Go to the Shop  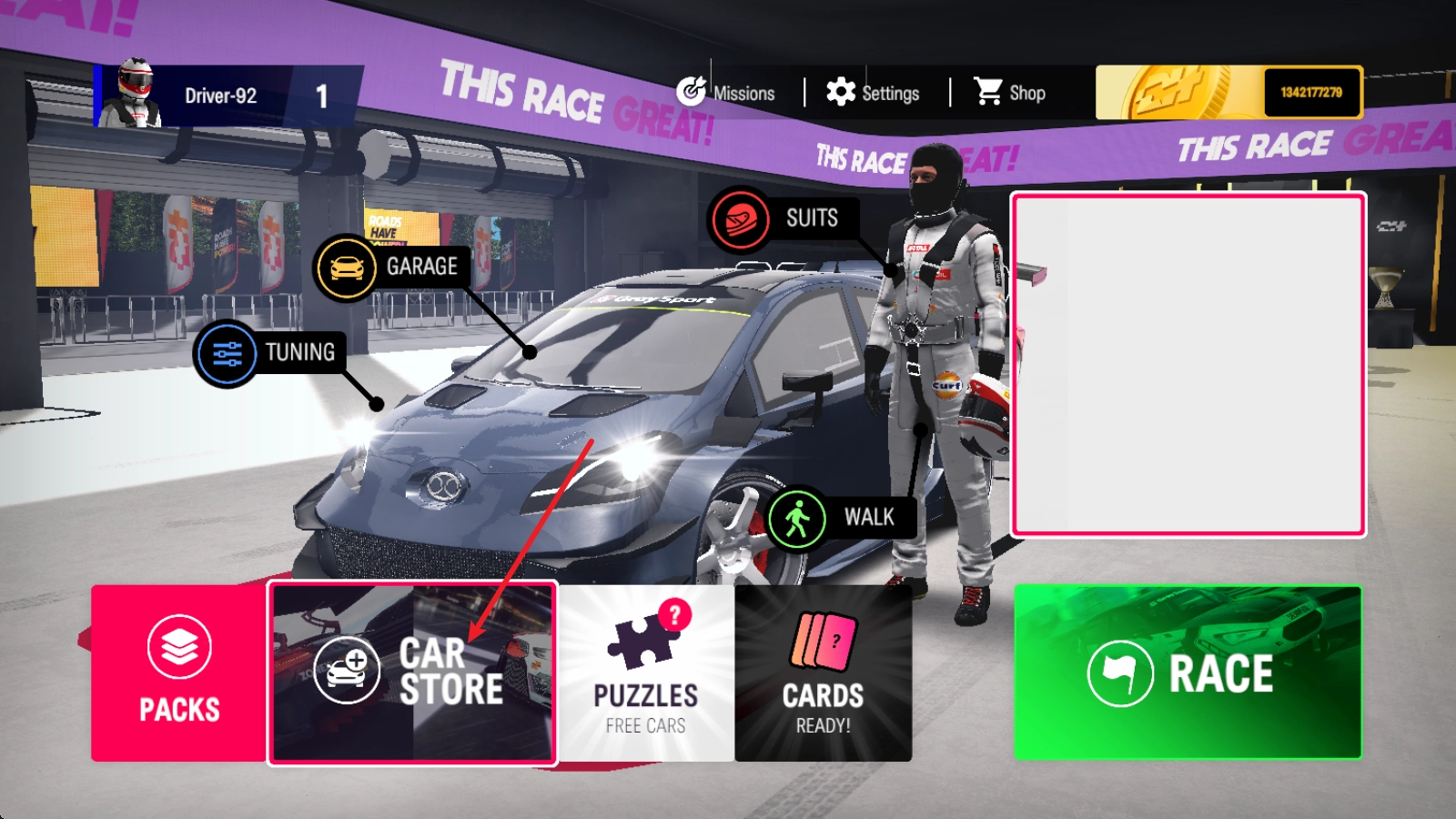tap(1010, 93)
